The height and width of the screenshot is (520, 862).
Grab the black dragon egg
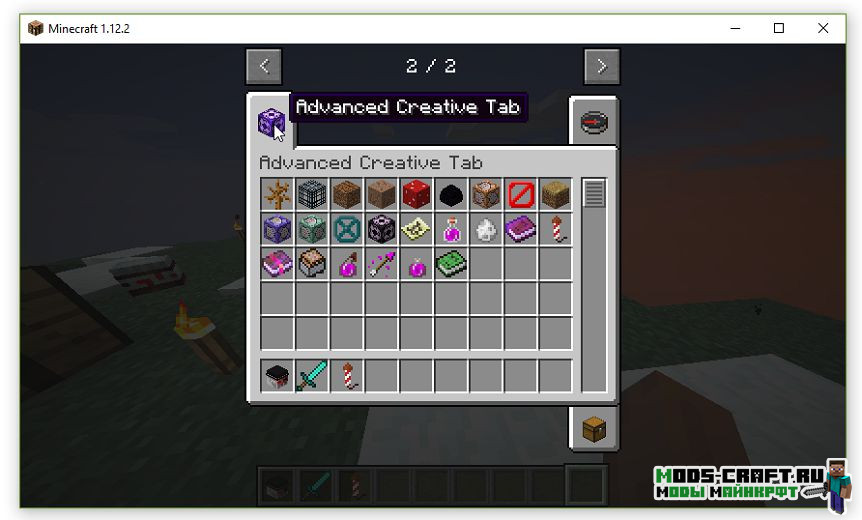click(x=451, y=195)
